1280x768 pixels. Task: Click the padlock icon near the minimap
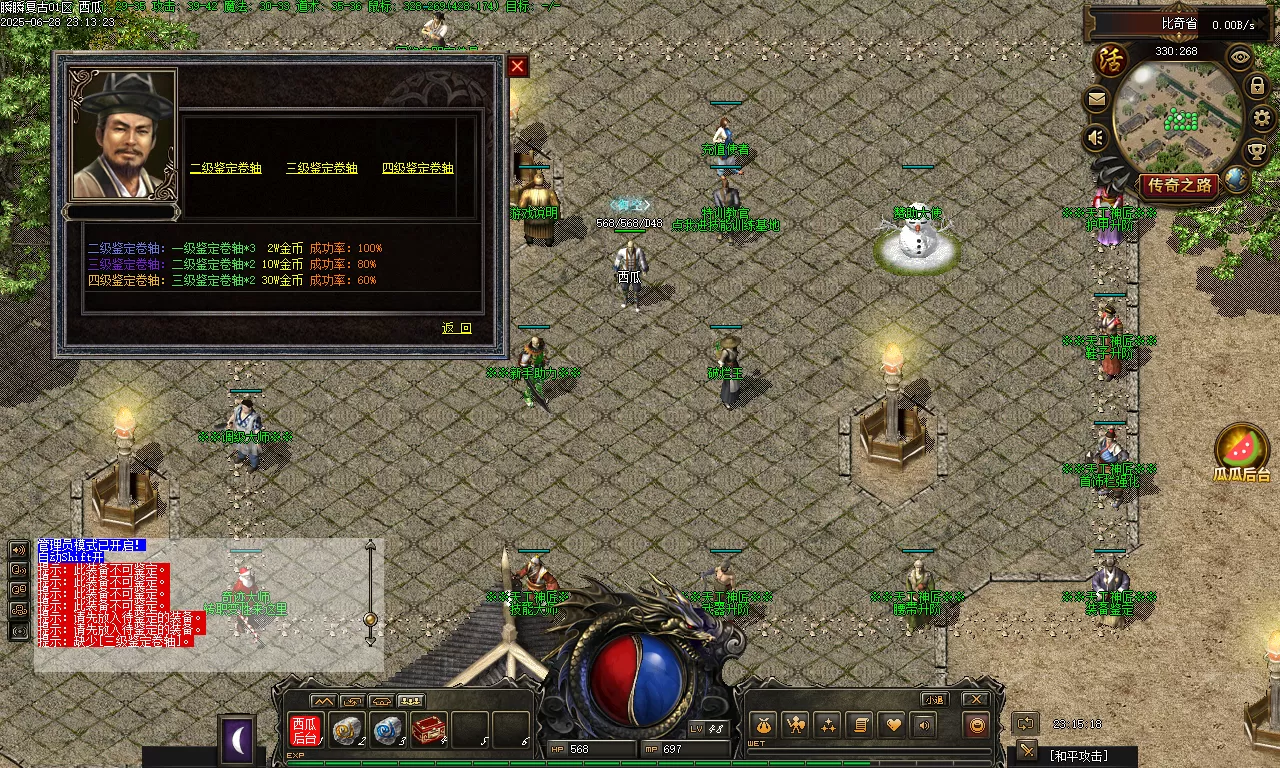1258,86
